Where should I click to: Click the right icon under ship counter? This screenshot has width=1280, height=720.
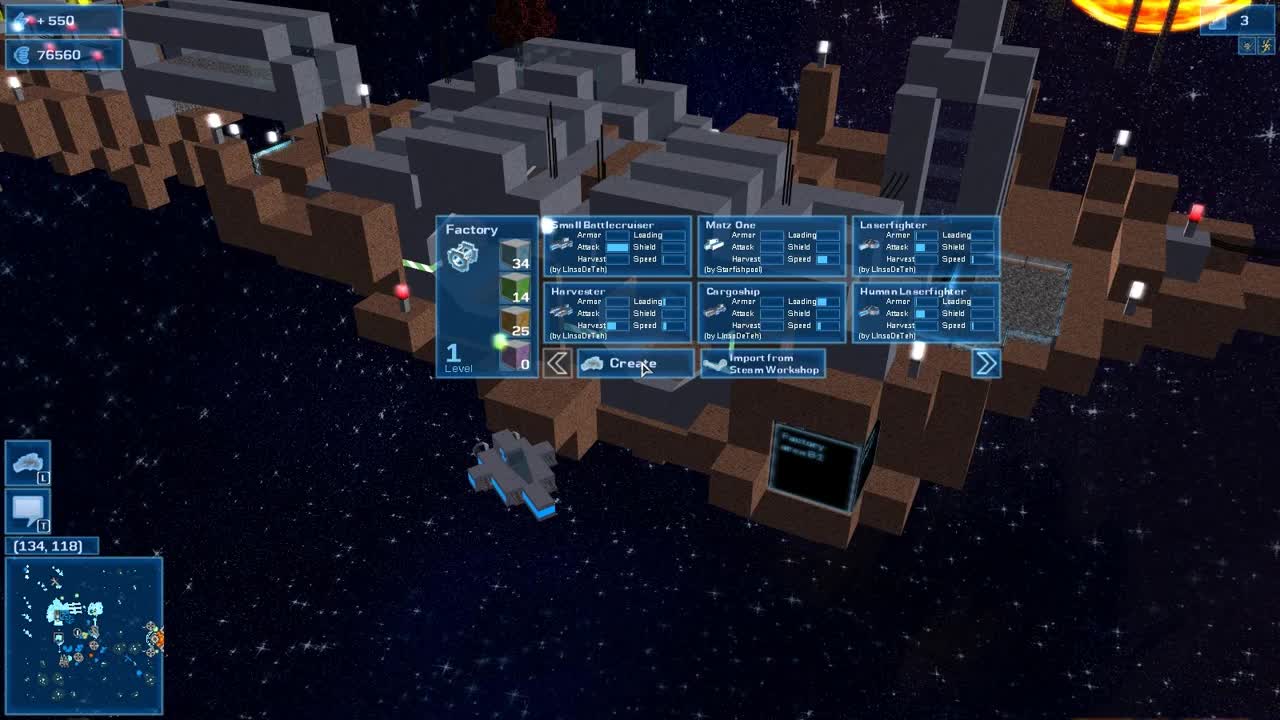[x=1265, y=45]
